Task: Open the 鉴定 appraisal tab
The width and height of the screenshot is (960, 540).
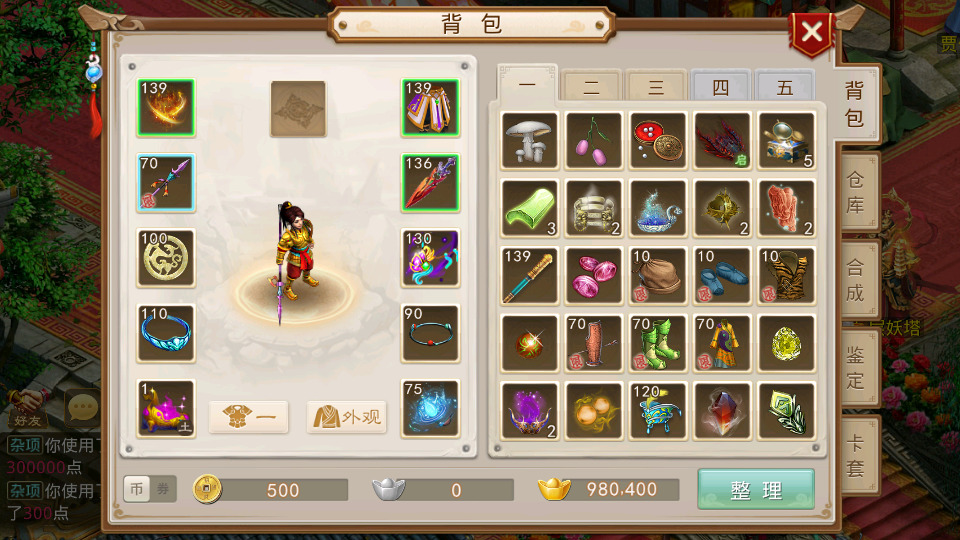Action: (x=855, y=367)
